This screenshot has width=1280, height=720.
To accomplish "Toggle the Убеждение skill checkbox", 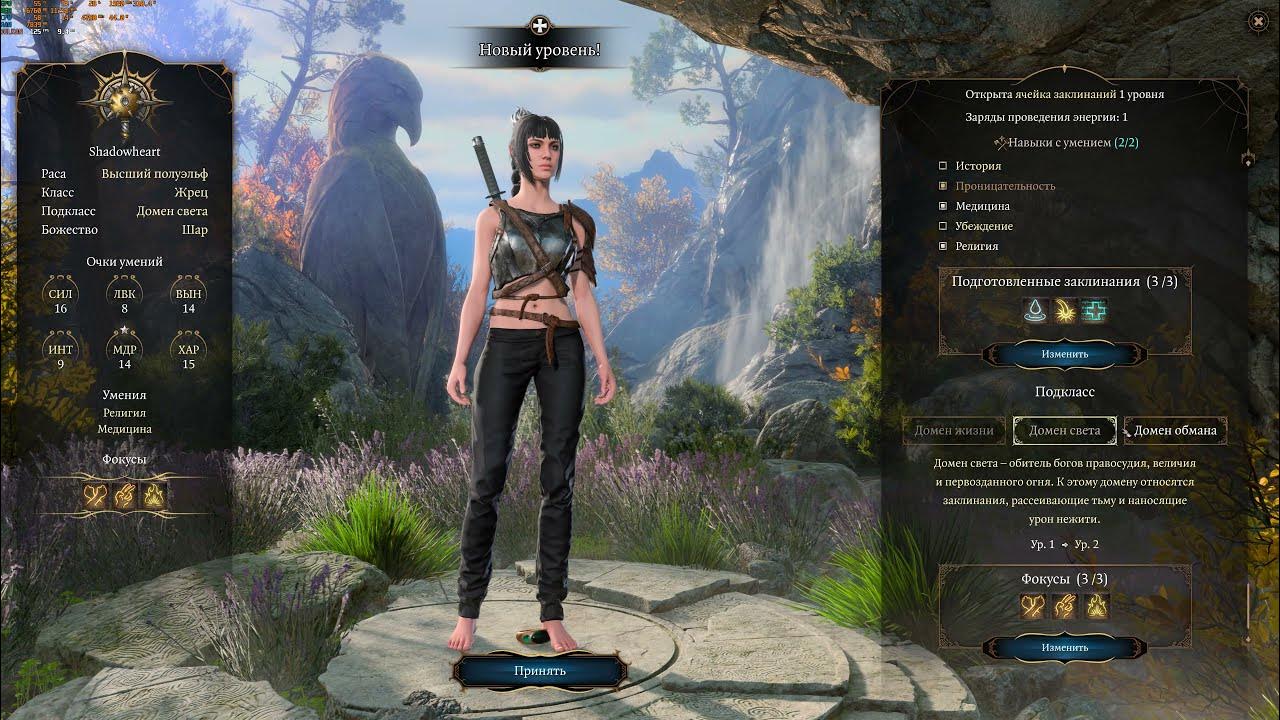I will pos(943,226).
